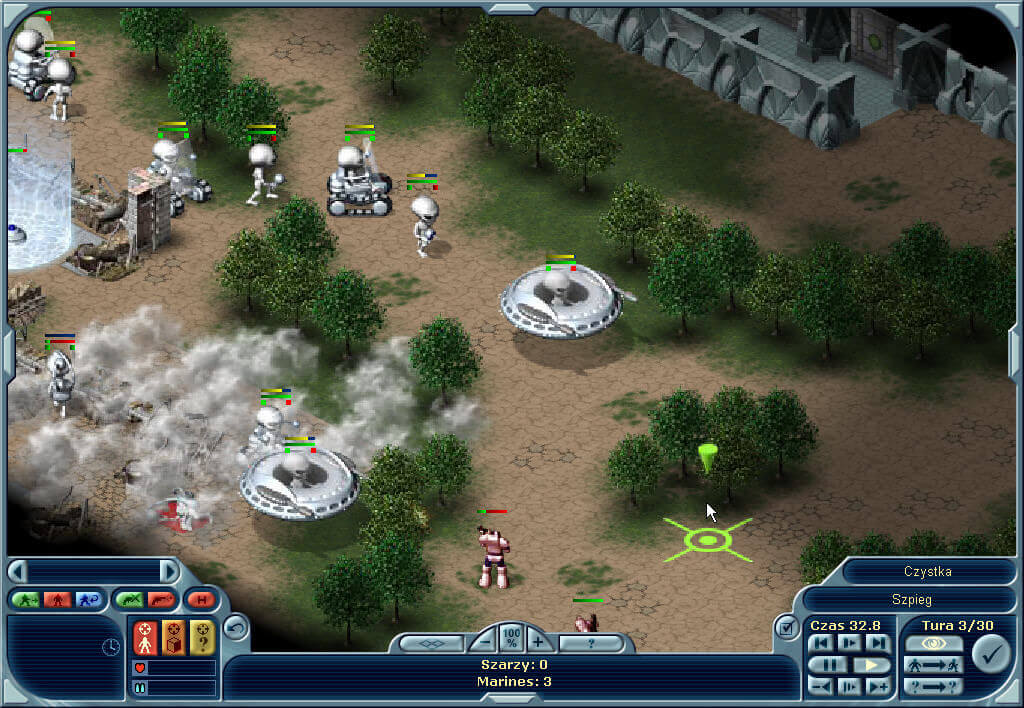Click the round undo arrow button
This screenshot has width=1024, height=708.
click(235, 627)
